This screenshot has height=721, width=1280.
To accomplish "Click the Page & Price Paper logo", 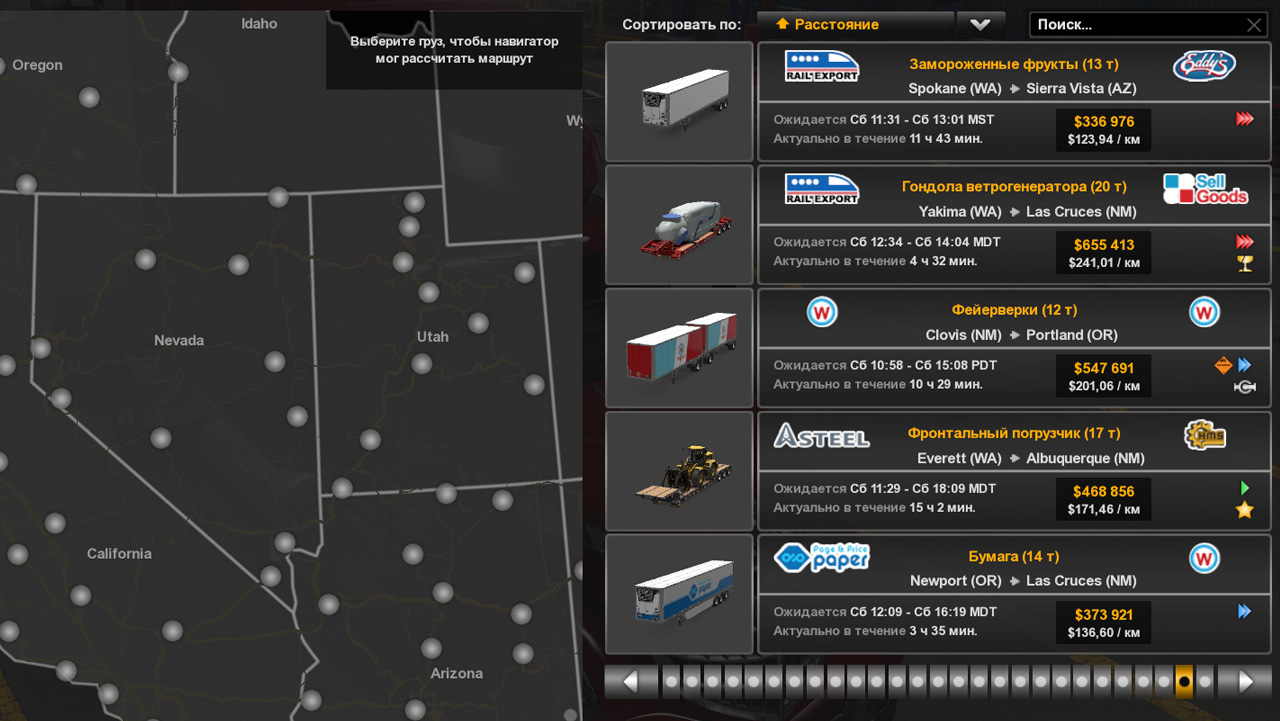I will [821, 557].
